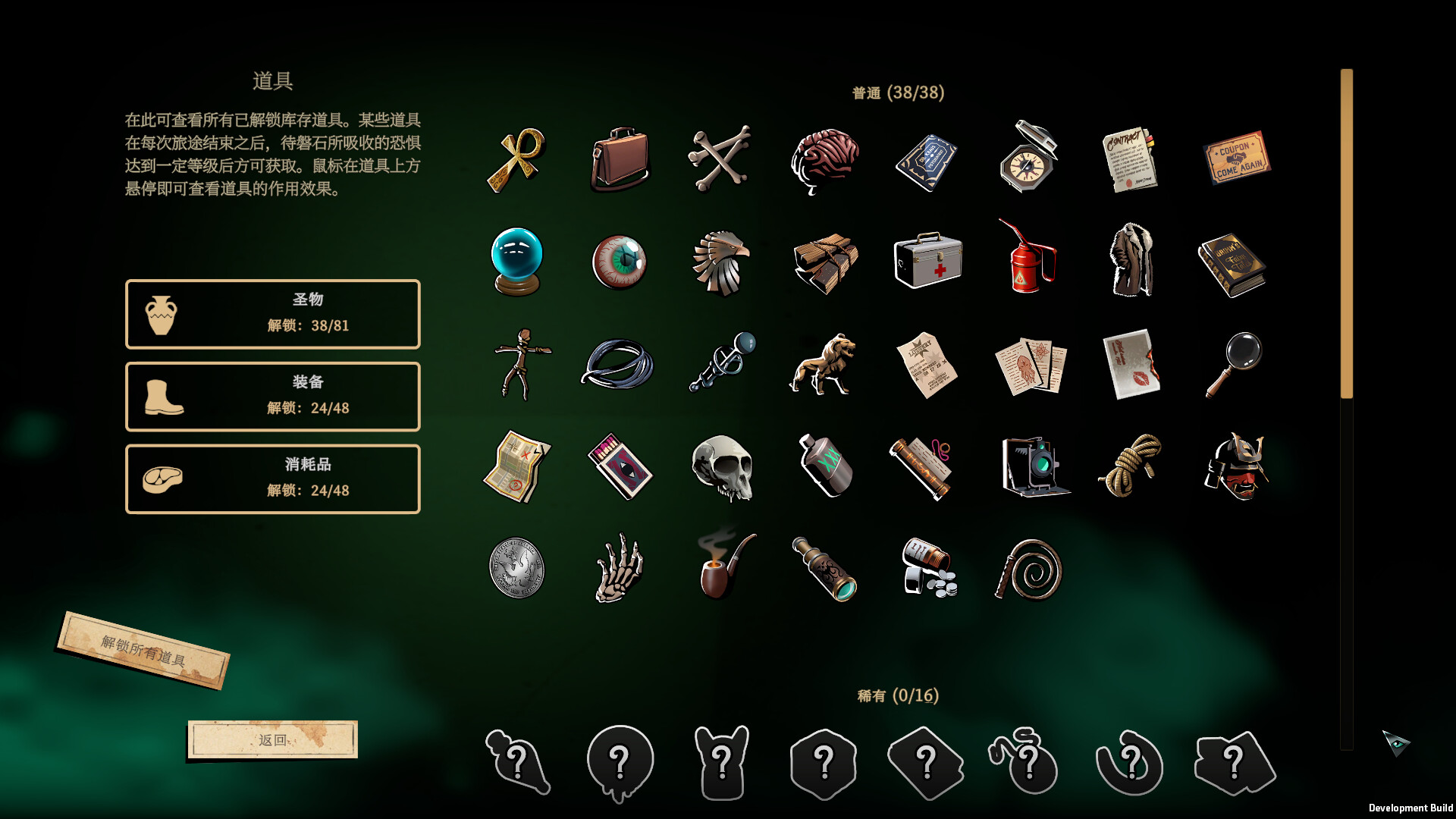The width and height of the screenshot is (1456, 819).
Task: Click the brown briefcase item
Action: pyautogui.click(x=620, y=159)
